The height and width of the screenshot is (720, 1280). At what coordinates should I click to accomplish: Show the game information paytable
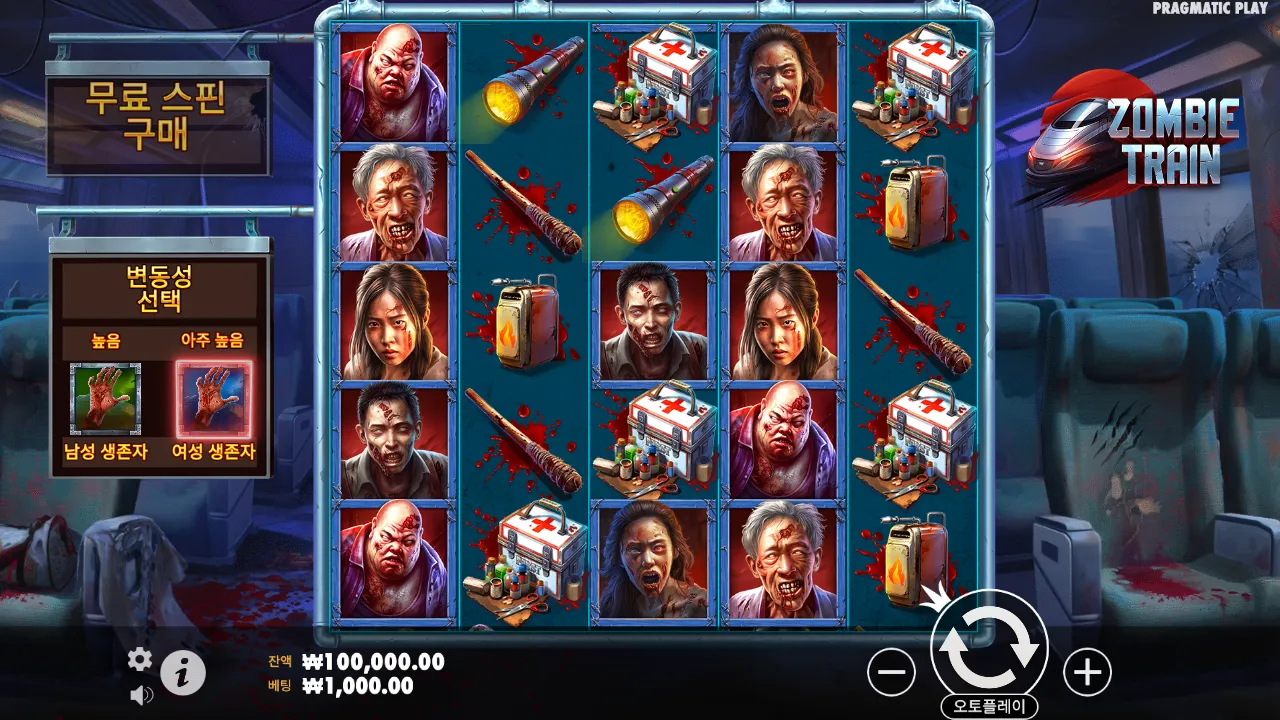coord(182,673)
